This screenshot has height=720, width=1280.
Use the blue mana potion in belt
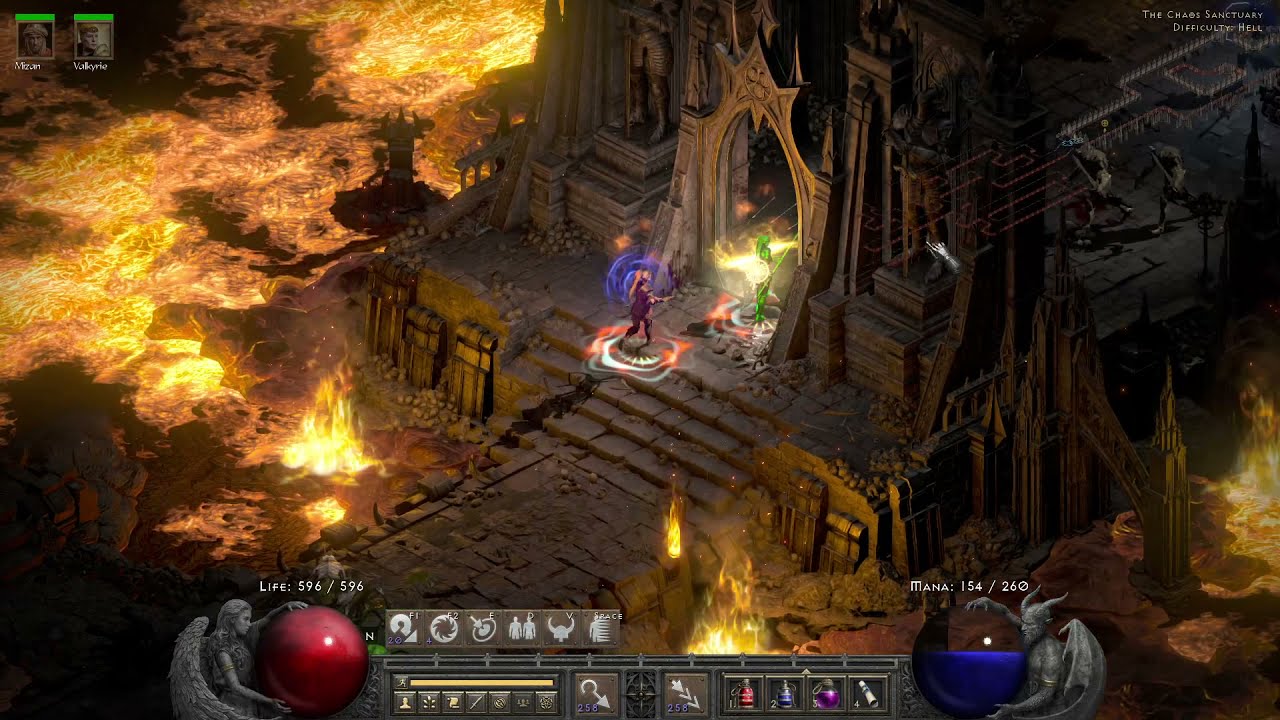point(785,693)
